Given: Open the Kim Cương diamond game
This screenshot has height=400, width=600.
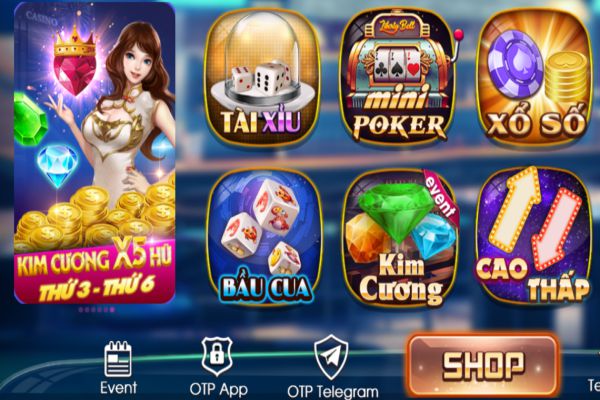Looking at the screenshot, I should coord(398,238).
